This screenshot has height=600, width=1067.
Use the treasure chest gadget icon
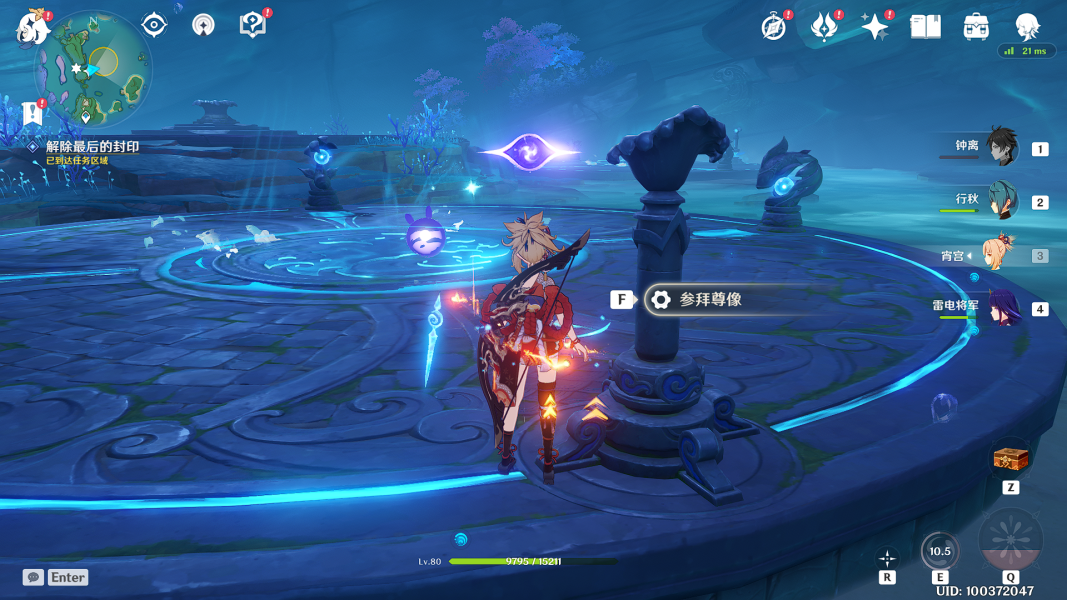(1010, 459)
